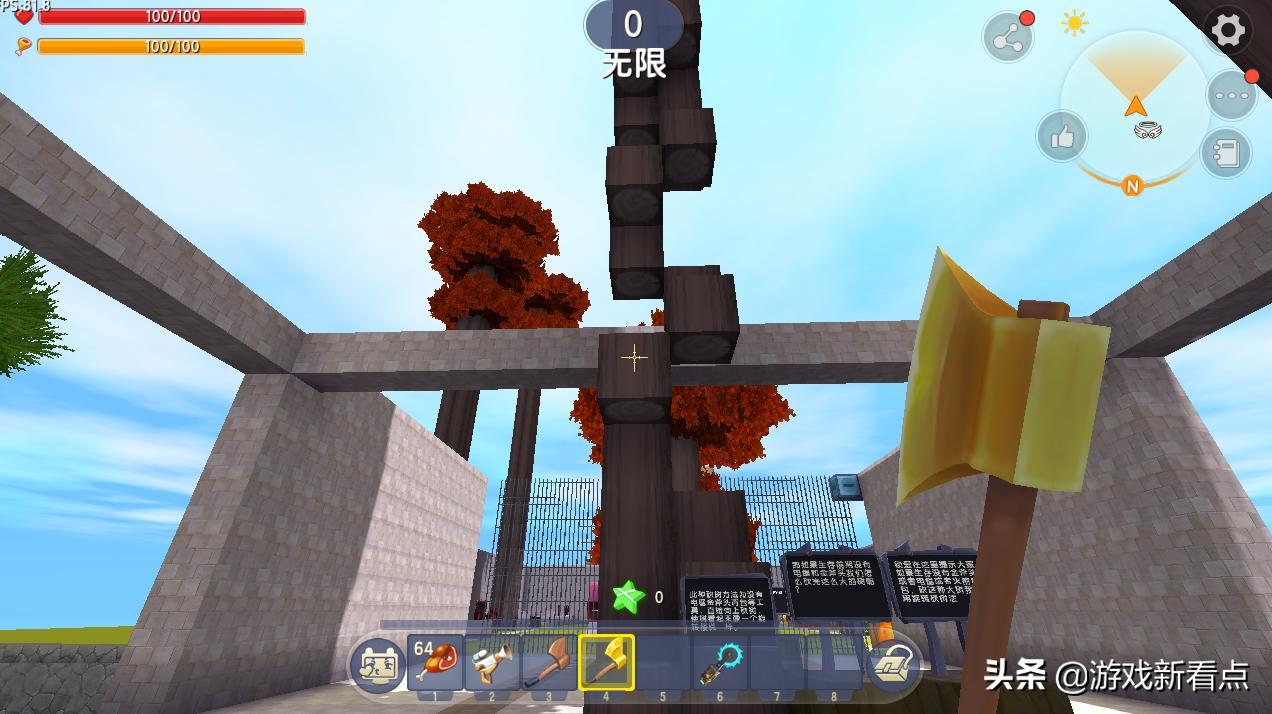
Task: Give a thumbs-up like
Action: 1062,136
